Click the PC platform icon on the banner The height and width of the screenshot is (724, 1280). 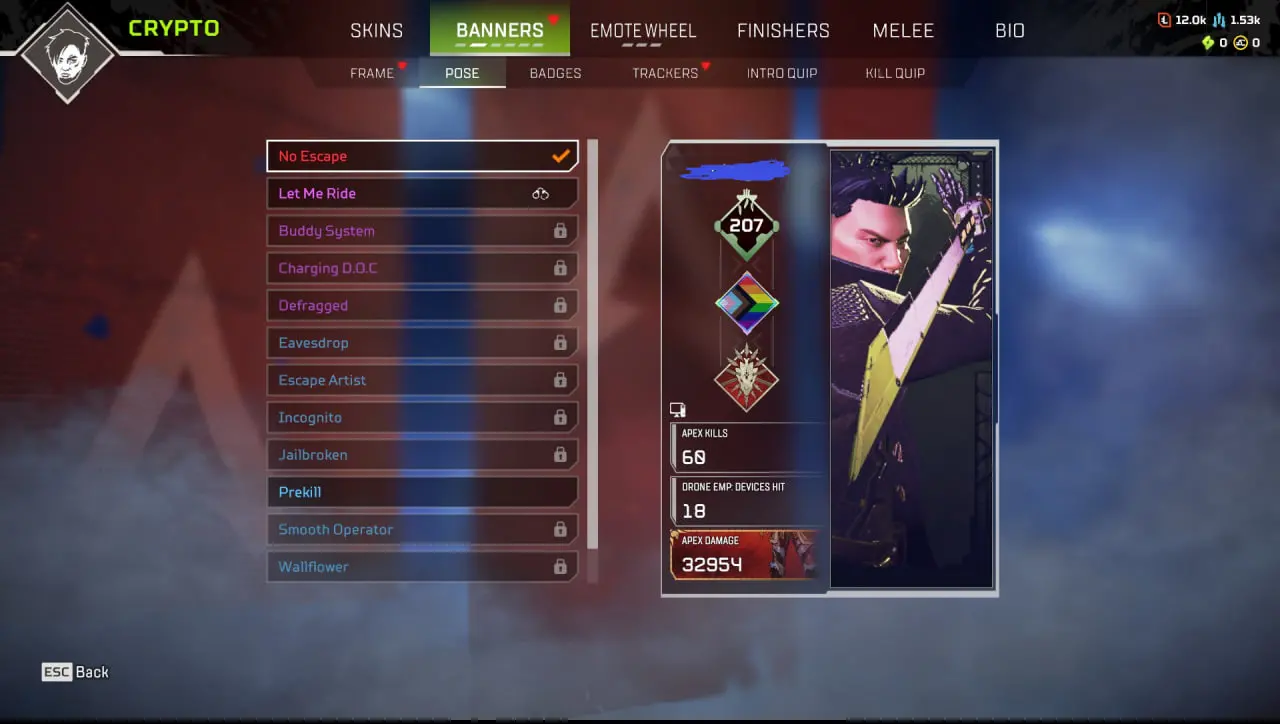point(678,409)
